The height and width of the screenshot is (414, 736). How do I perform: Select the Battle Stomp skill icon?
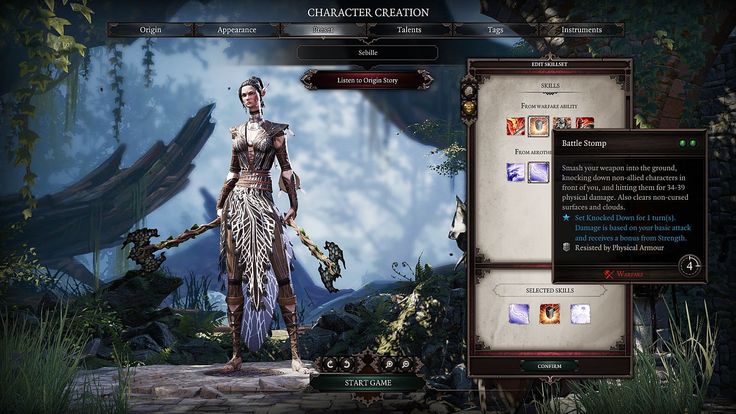[x=538, y=126]
